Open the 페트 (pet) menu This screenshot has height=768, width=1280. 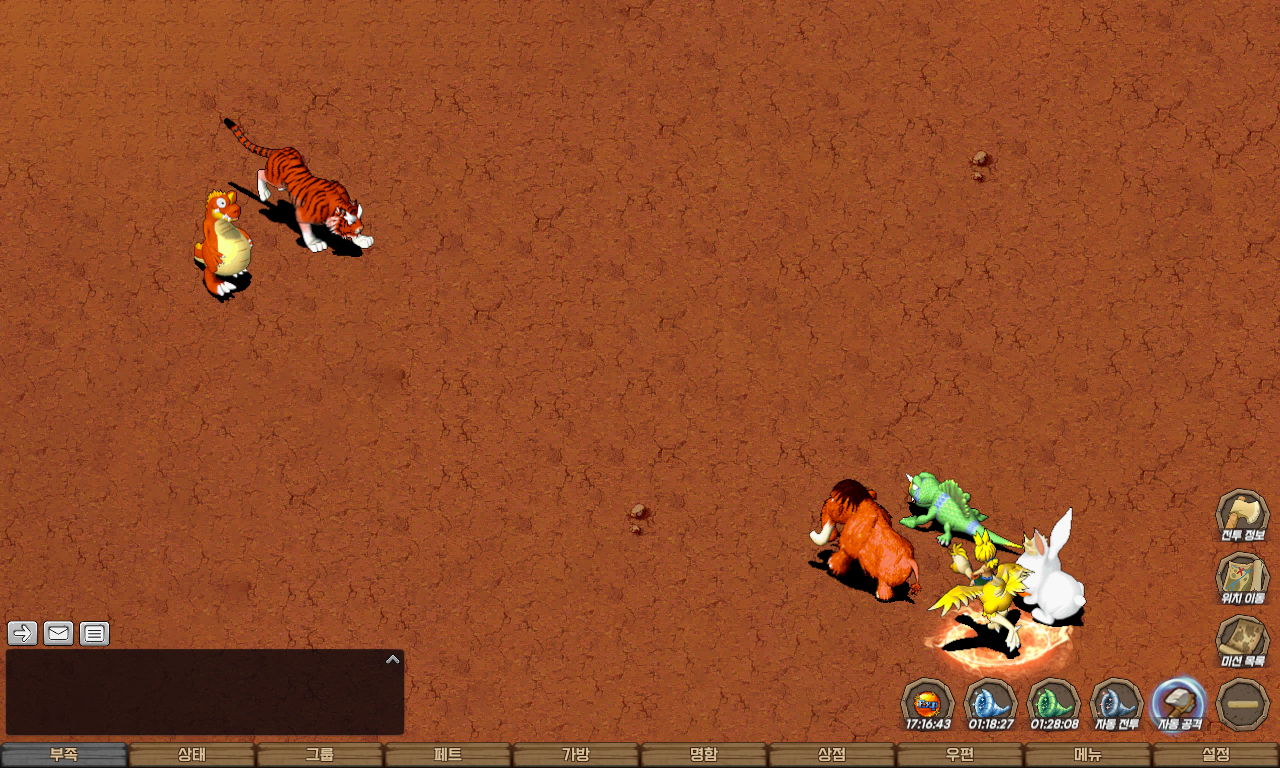pos(448,755)
